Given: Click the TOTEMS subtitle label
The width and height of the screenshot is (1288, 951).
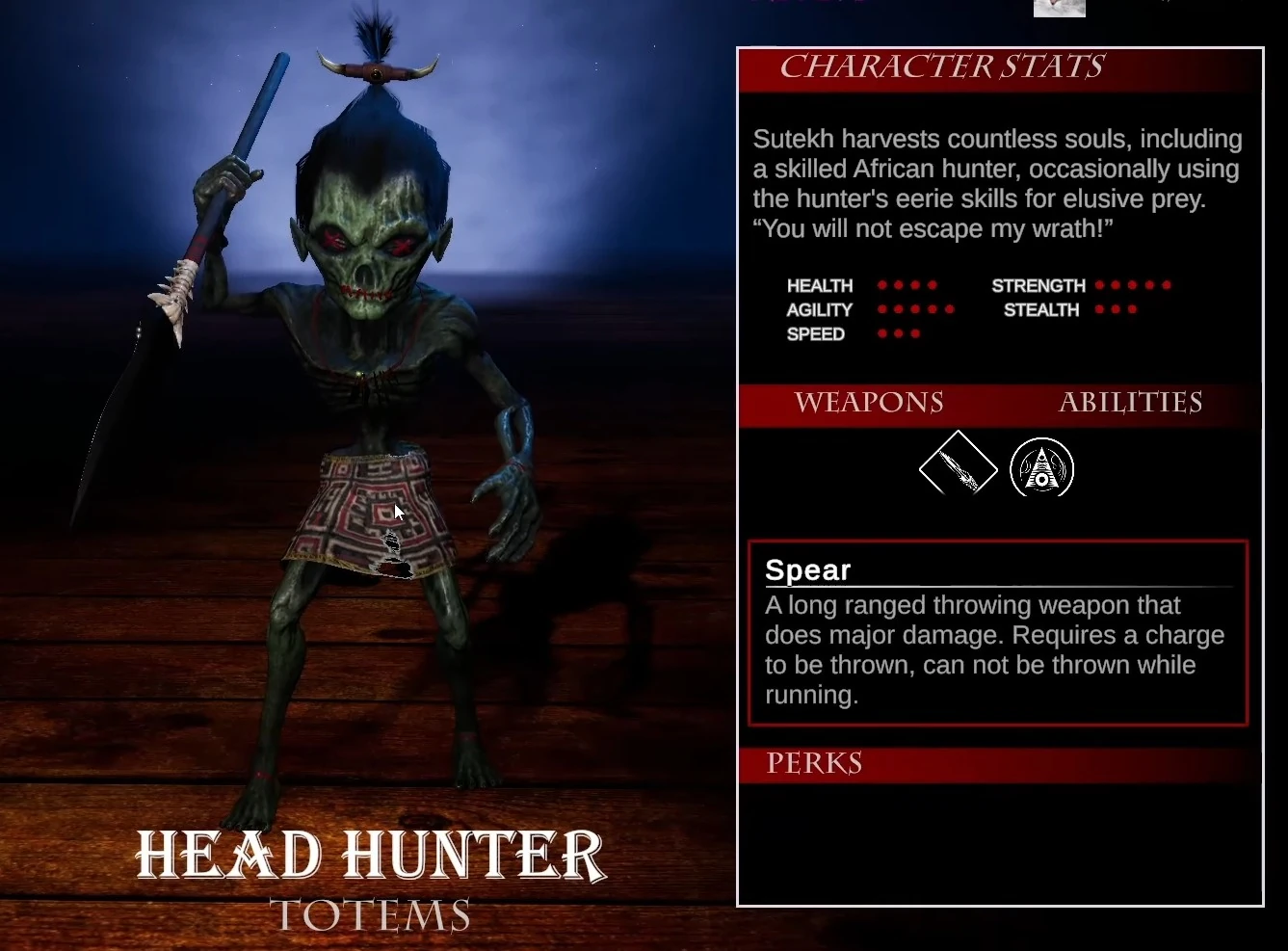Looking at the screenshot, I should pos(371,913).
